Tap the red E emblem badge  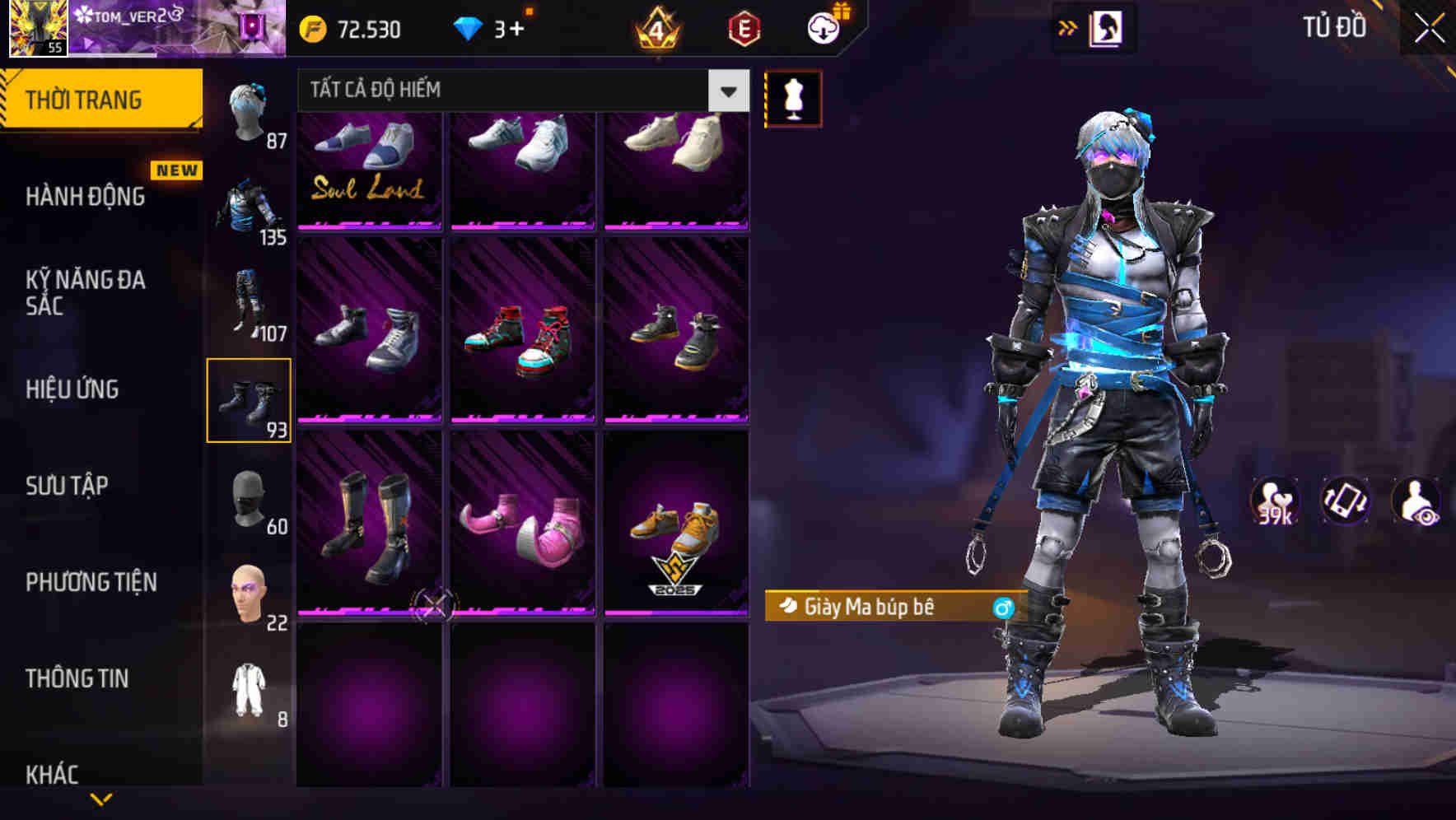(740, 26)
